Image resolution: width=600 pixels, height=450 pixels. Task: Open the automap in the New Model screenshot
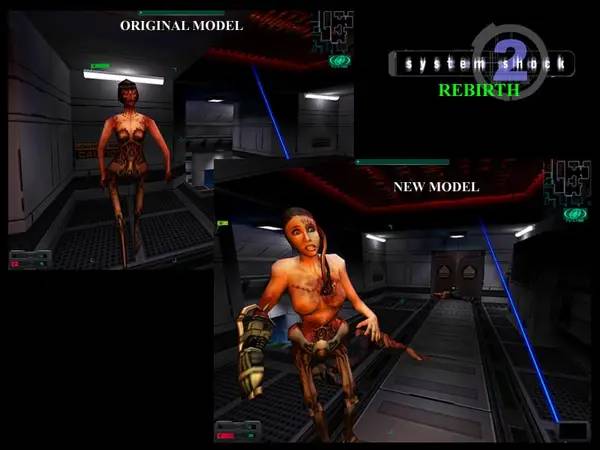pyautogui.click(x=571, y=182)
